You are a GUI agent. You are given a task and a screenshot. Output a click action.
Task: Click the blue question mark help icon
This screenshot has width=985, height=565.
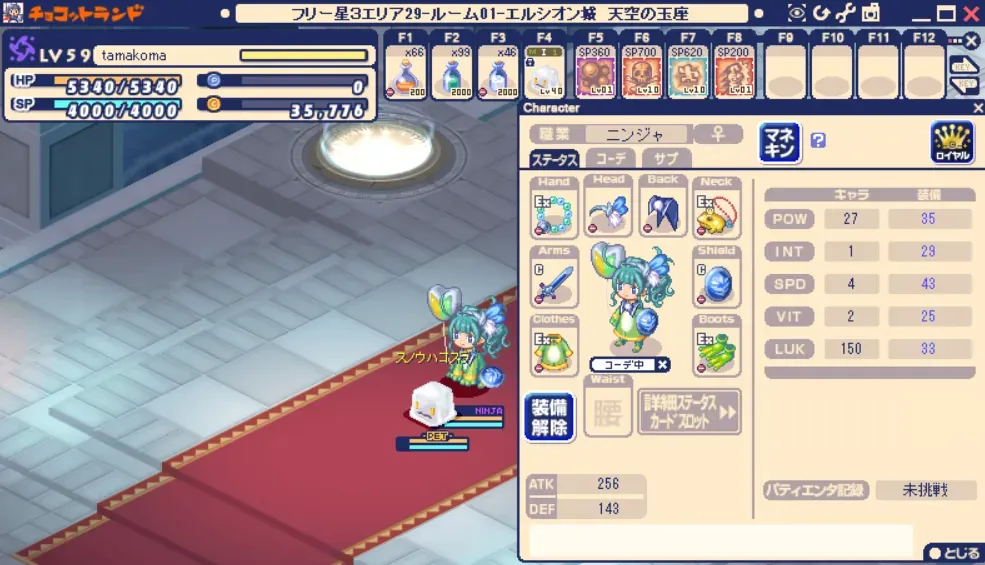point(818,141)
